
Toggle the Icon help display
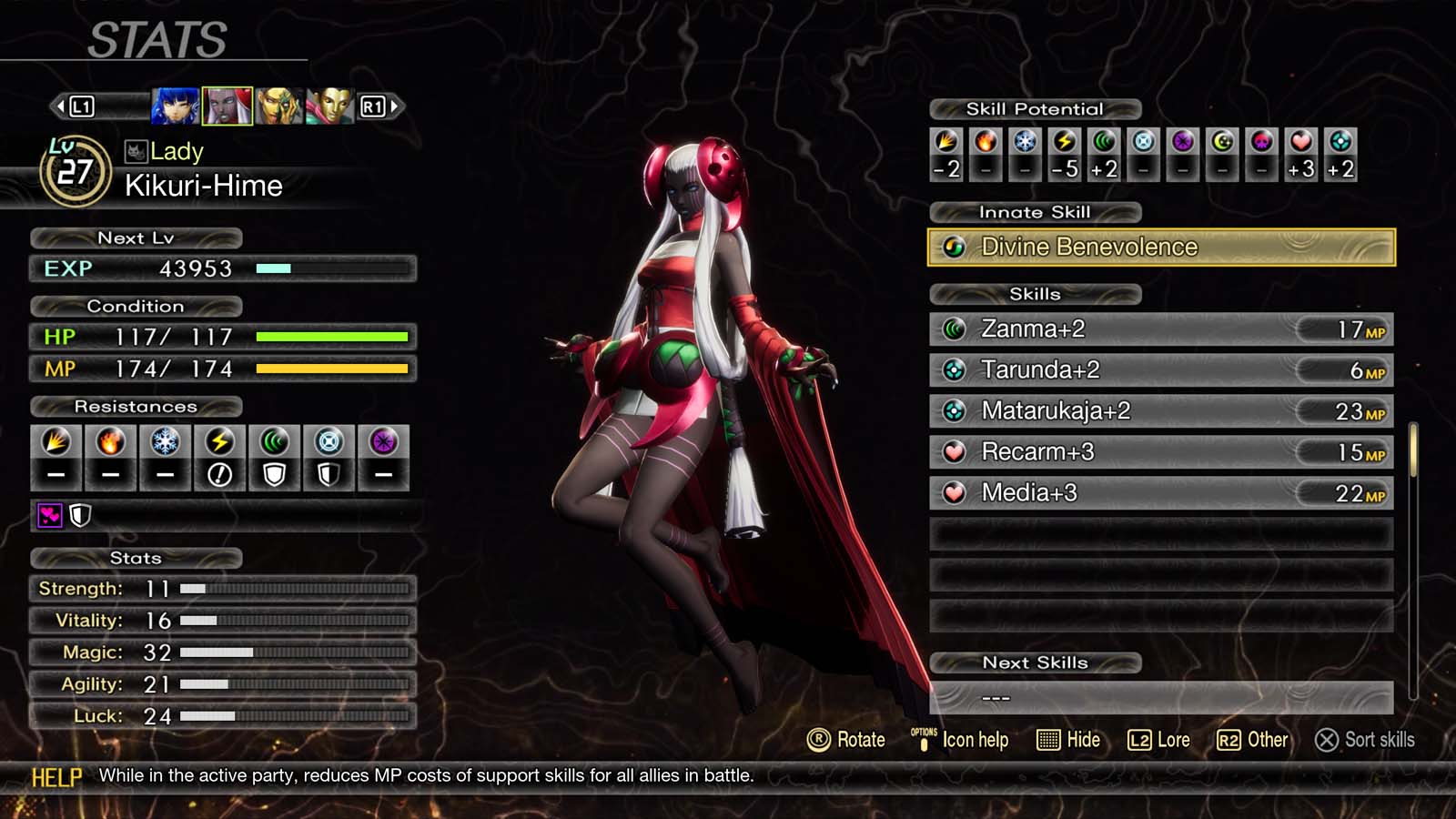tap(962, 740)
